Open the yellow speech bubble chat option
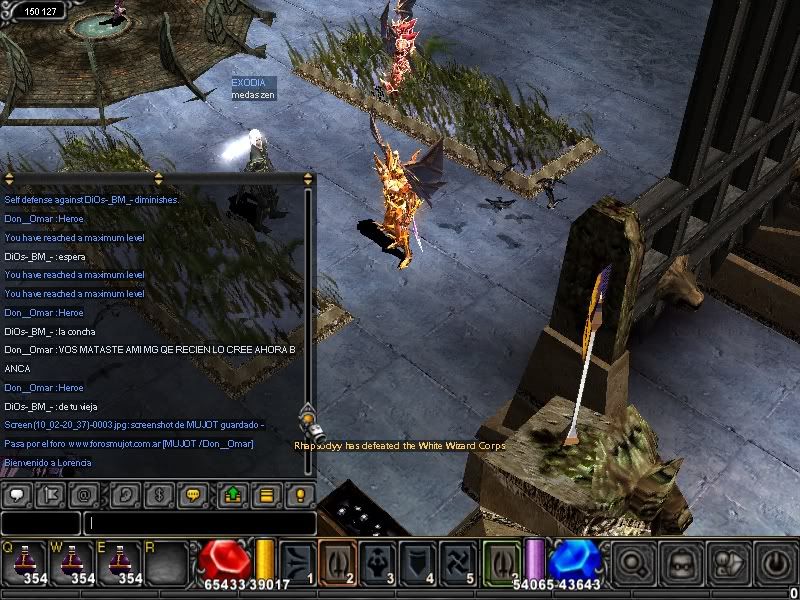The height and width of the screenshot is (600, 800). pyautogui.click(x=194, y=494)
